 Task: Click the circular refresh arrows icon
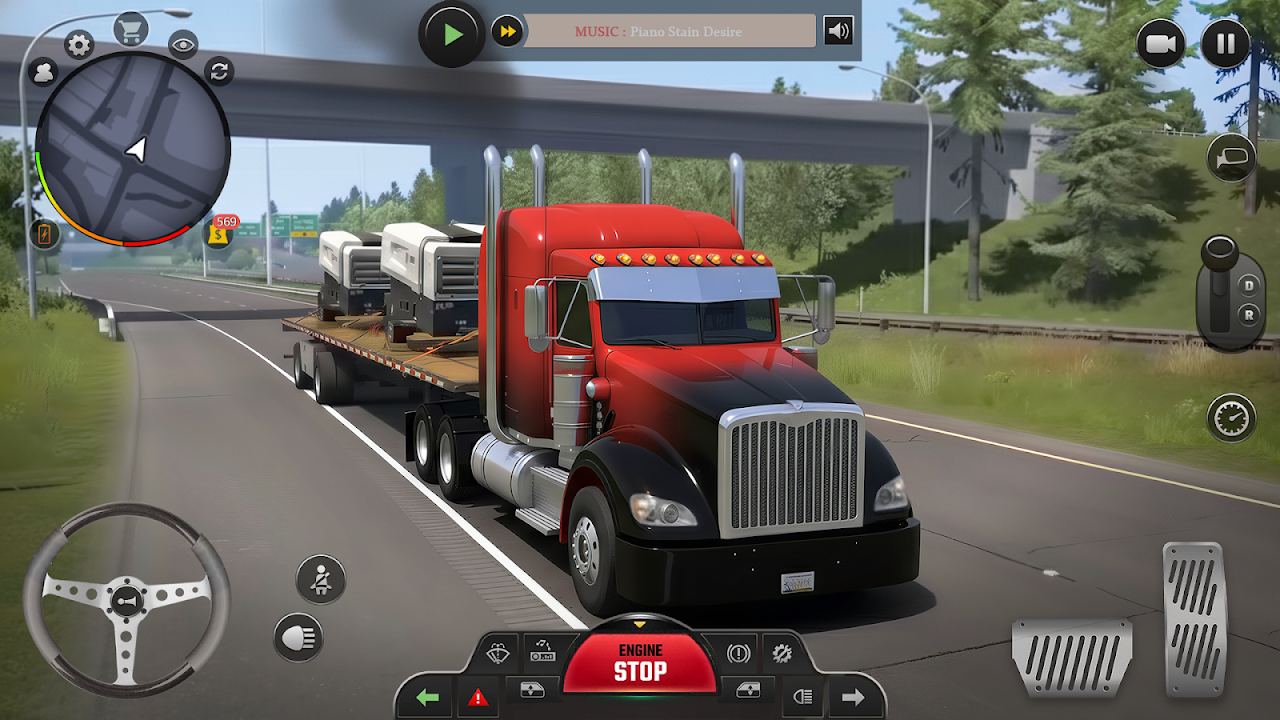(219, 70)
